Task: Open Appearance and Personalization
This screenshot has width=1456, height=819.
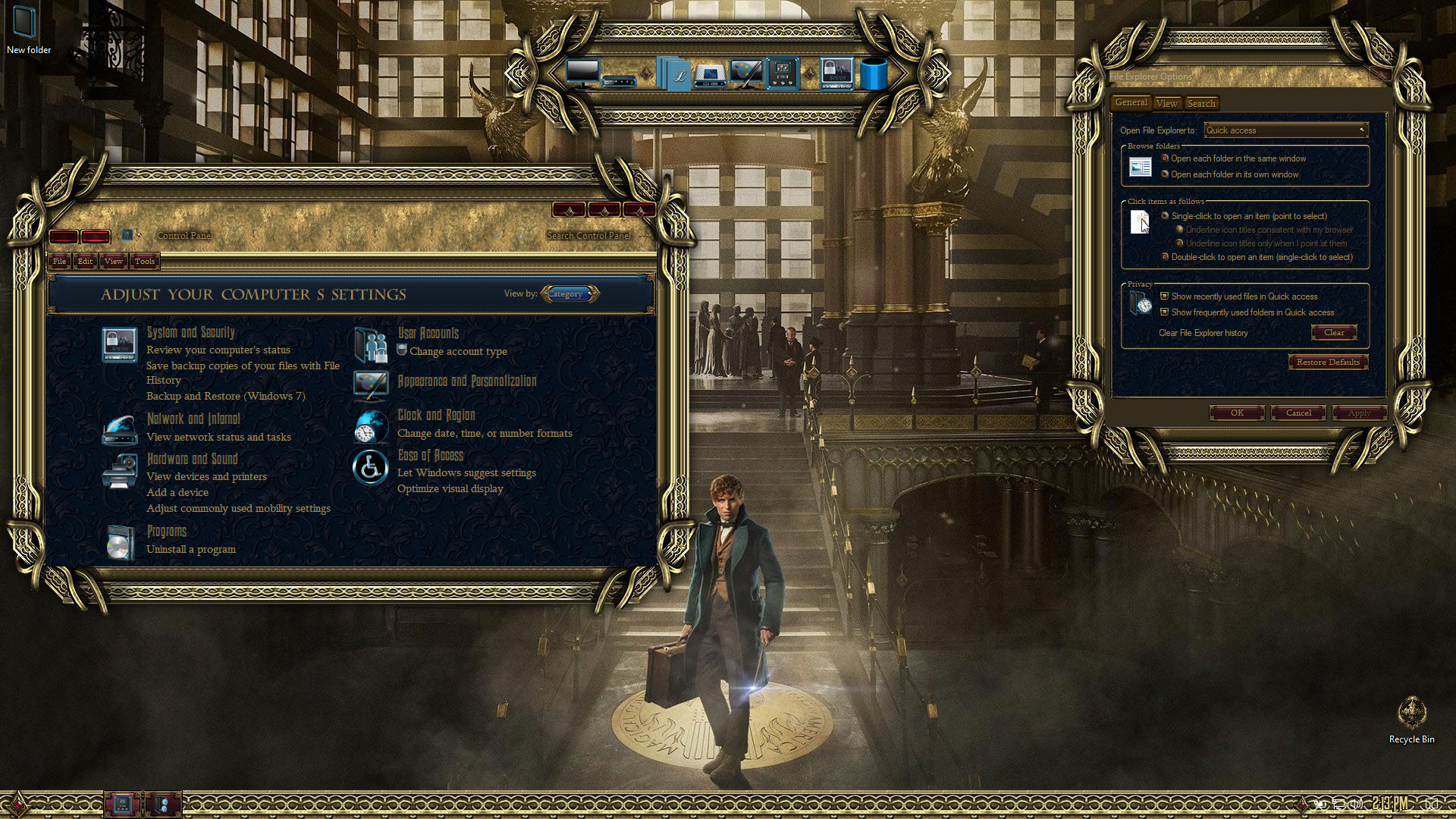Action: click(467, 381)
